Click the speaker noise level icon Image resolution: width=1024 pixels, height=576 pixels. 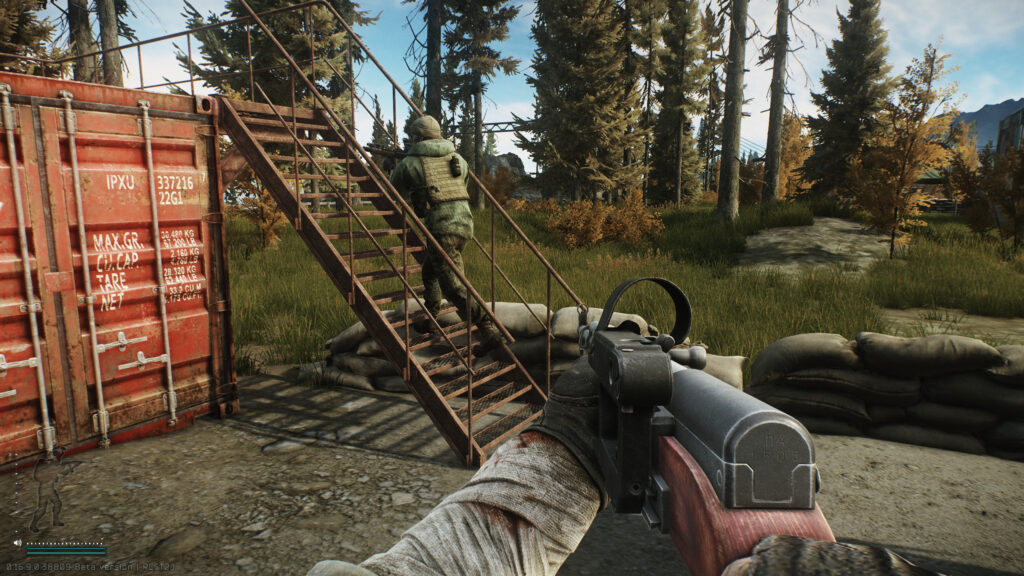click(19, 544)
